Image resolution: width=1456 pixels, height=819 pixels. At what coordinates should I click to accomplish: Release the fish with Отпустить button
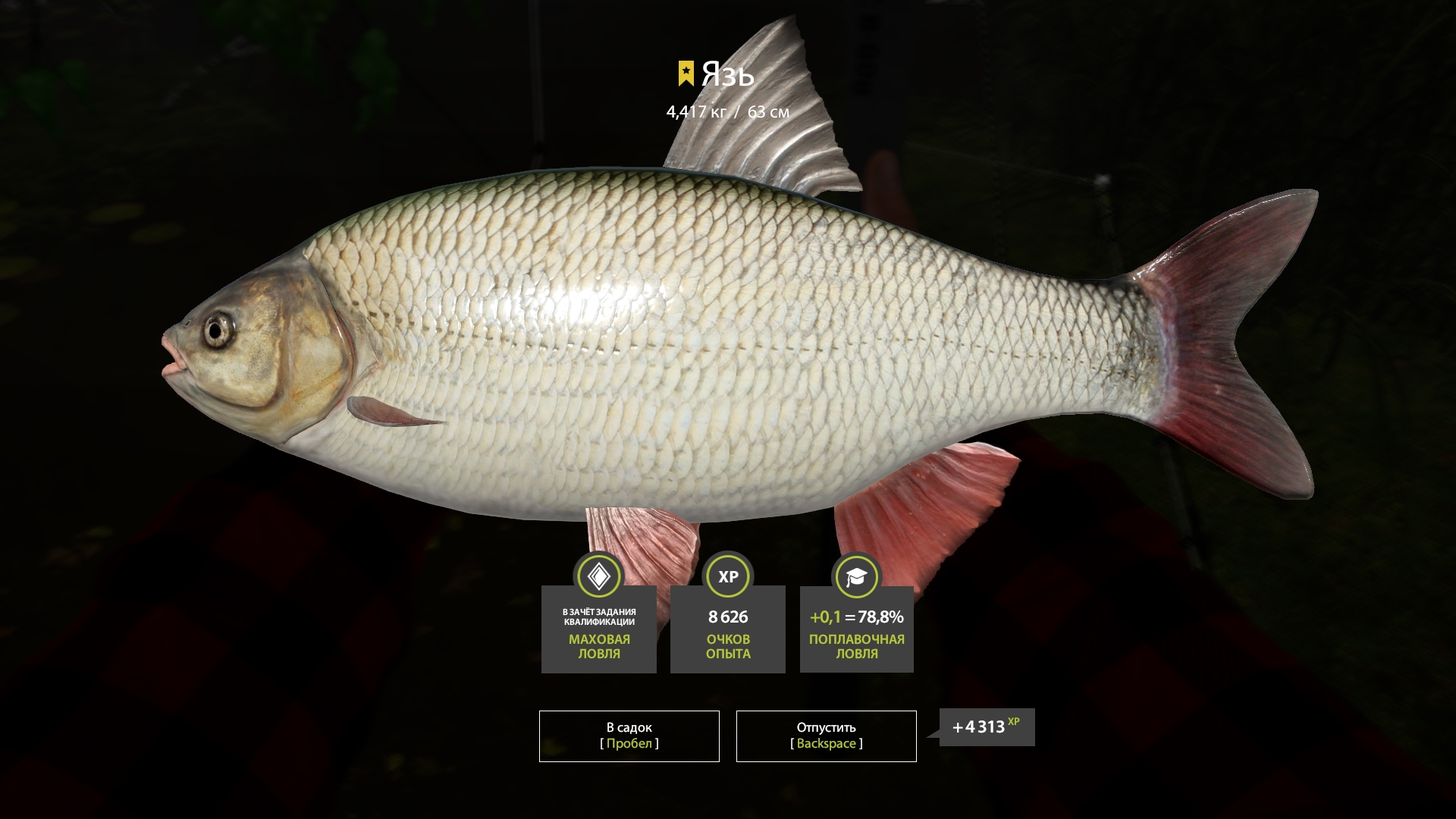click(x=826, y=736)
